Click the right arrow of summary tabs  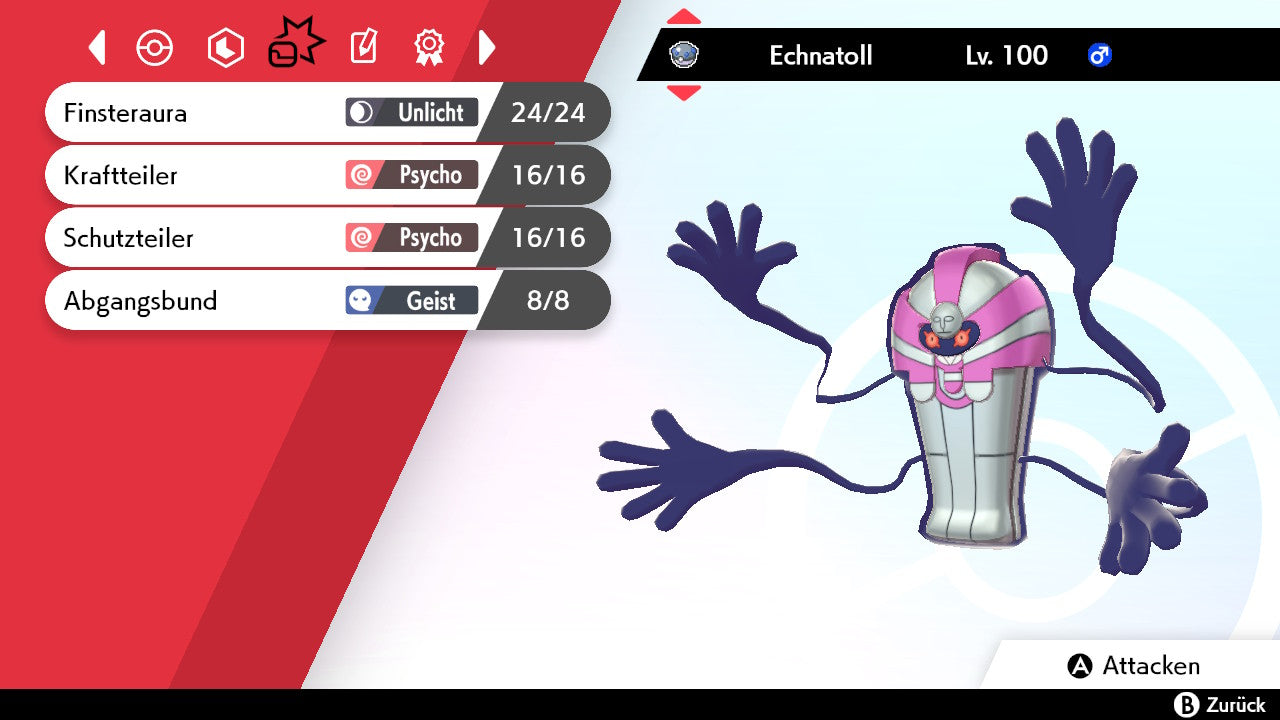(x=487, y=47)
